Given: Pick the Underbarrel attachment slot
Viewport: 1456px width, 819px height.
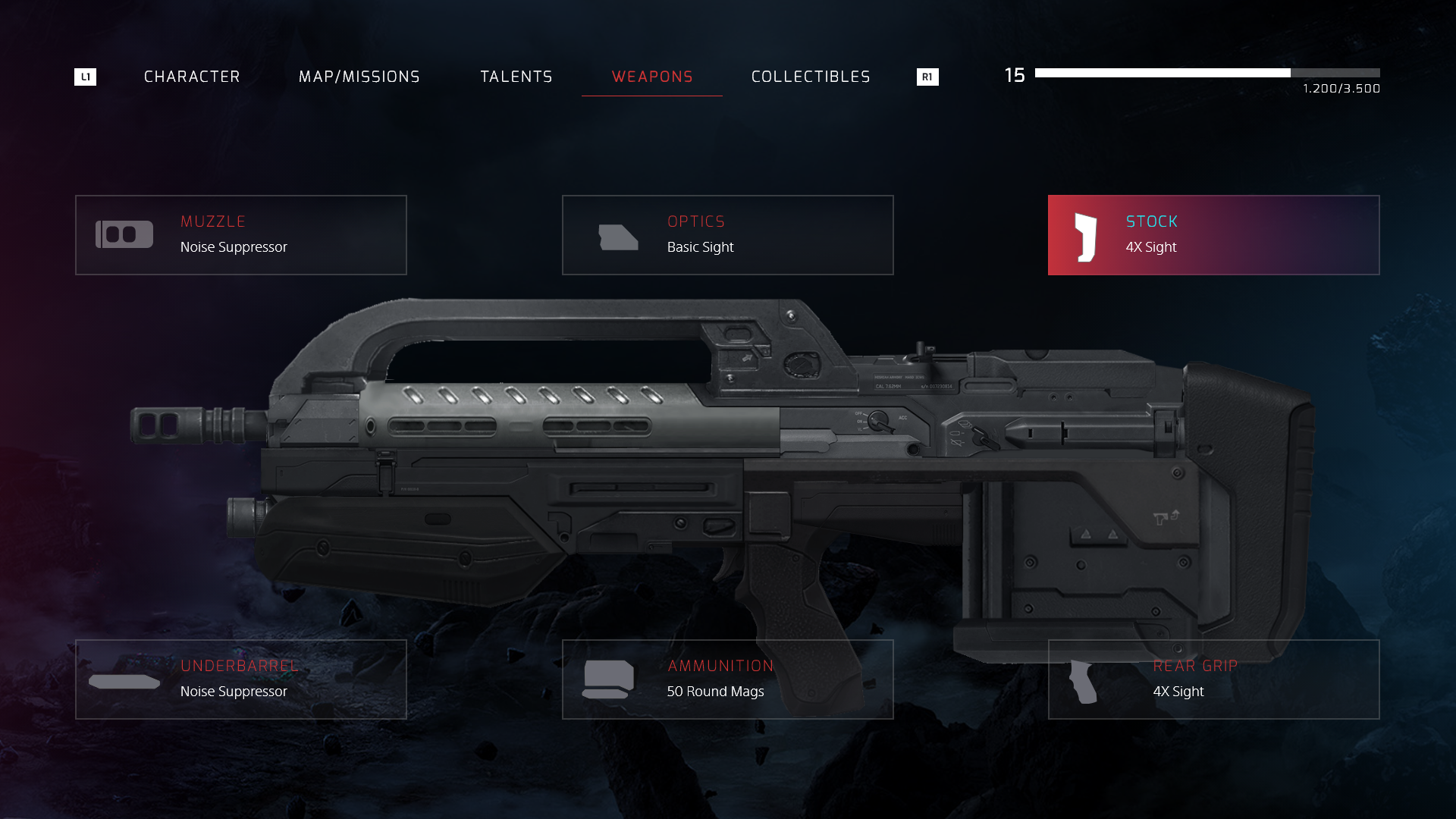Looking at the screenshot, I should pyautogui.click(x=241, y=679).
